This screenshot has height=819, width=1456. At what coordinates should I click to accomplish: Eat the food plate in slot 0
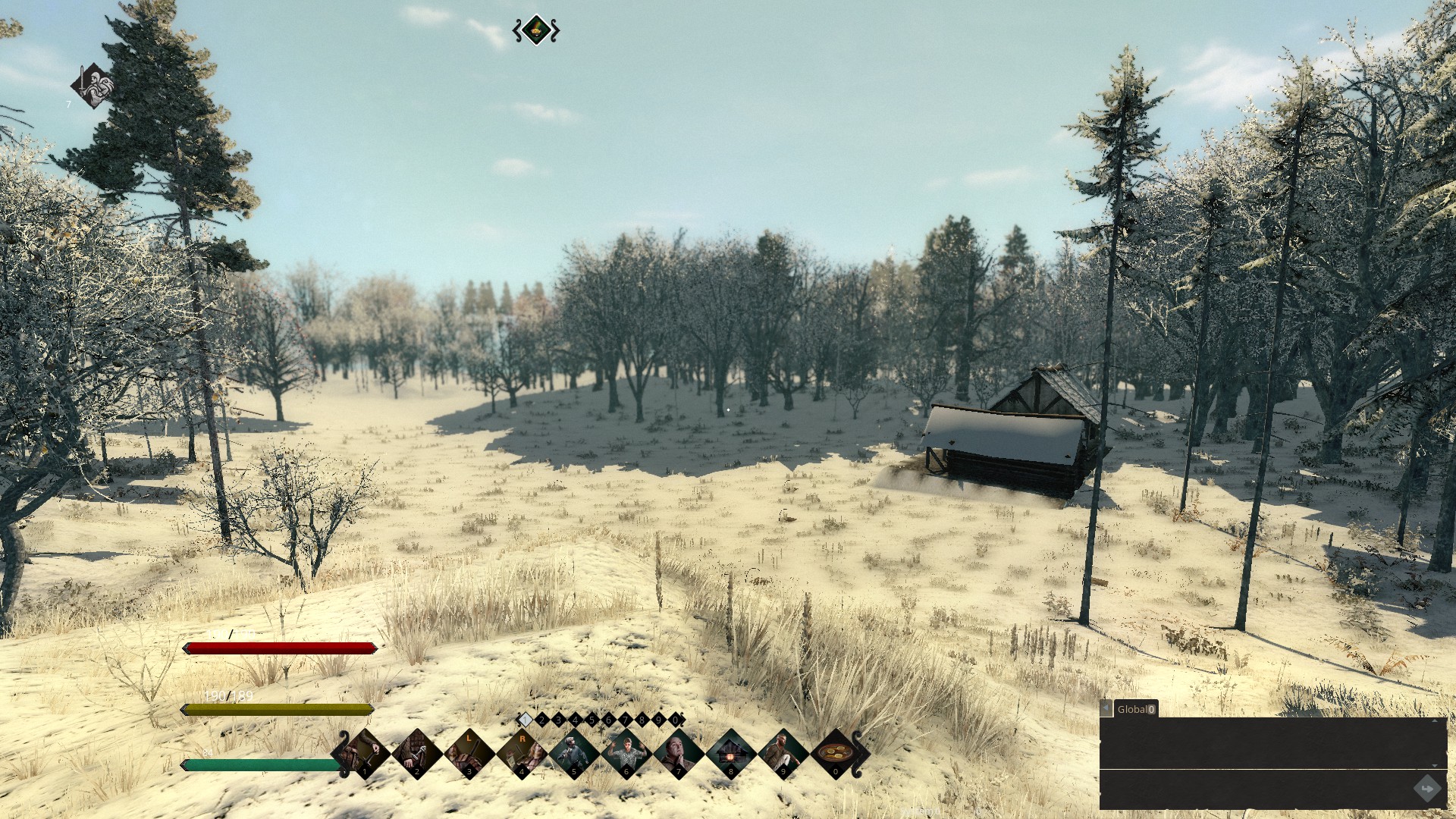point(836,754)
